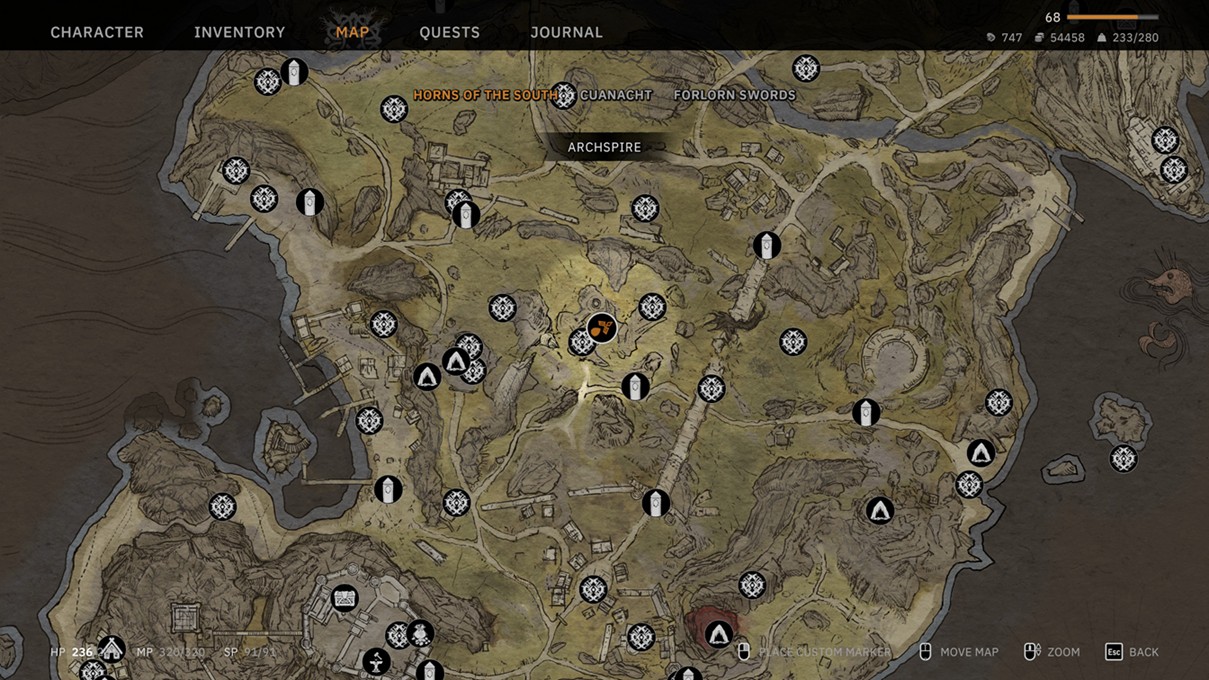Image resolution: width=1209 pixels, height=680 pixels.
Task: Go to the Quests tab
Action: [449, 33]
